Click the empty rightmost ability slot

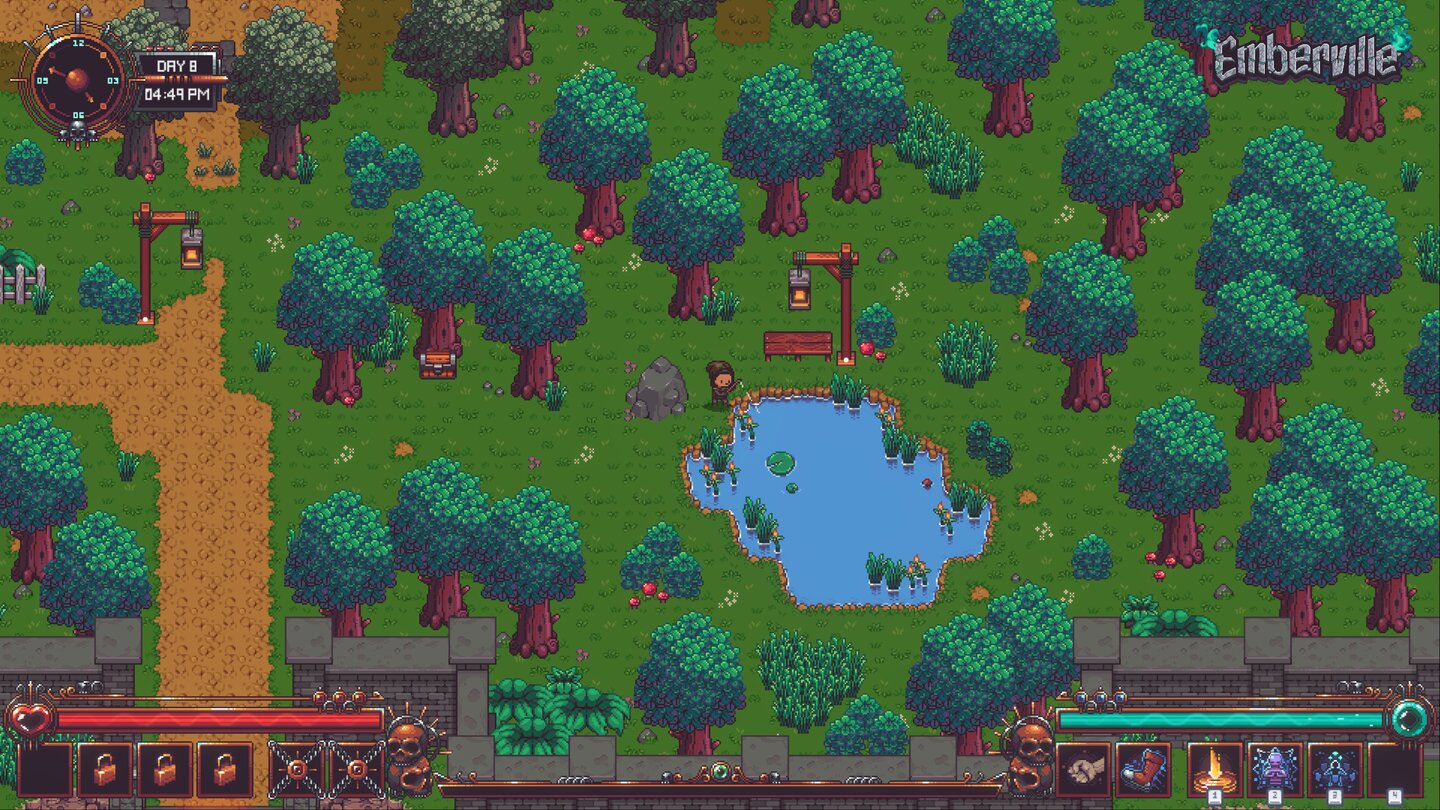point(1394,766)
